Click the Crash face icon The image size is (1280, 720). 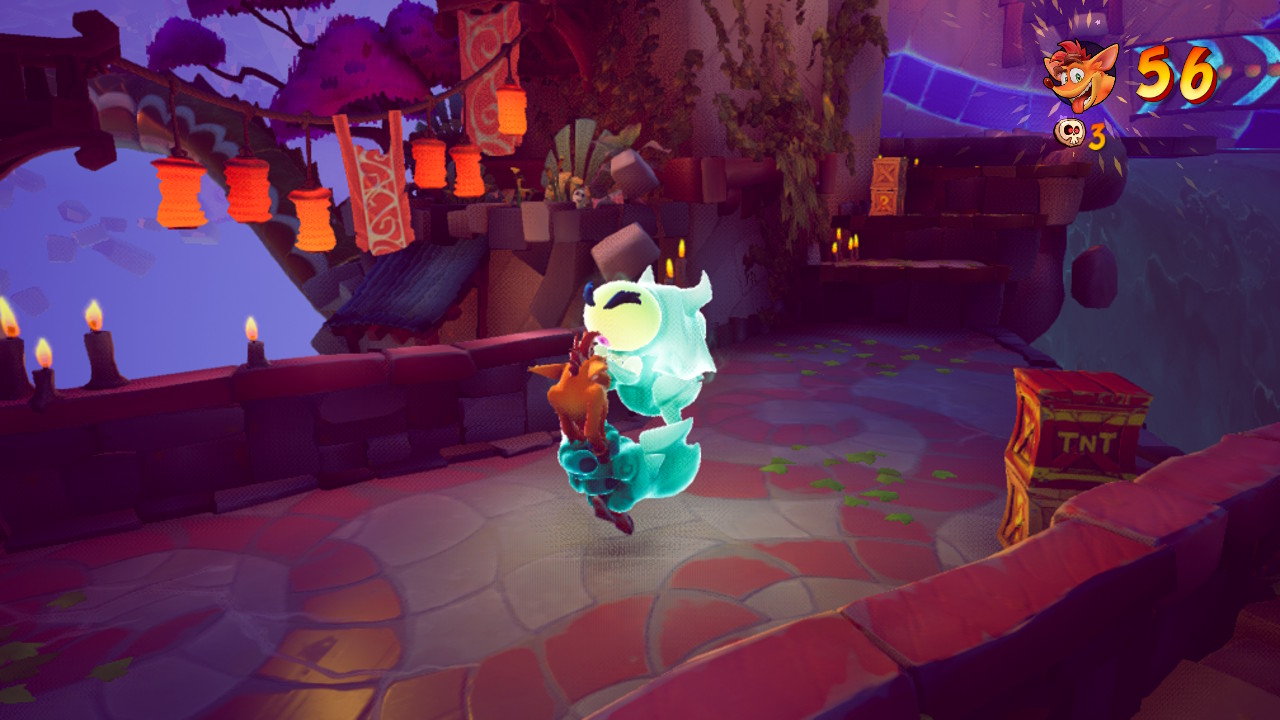point(1080,75)
